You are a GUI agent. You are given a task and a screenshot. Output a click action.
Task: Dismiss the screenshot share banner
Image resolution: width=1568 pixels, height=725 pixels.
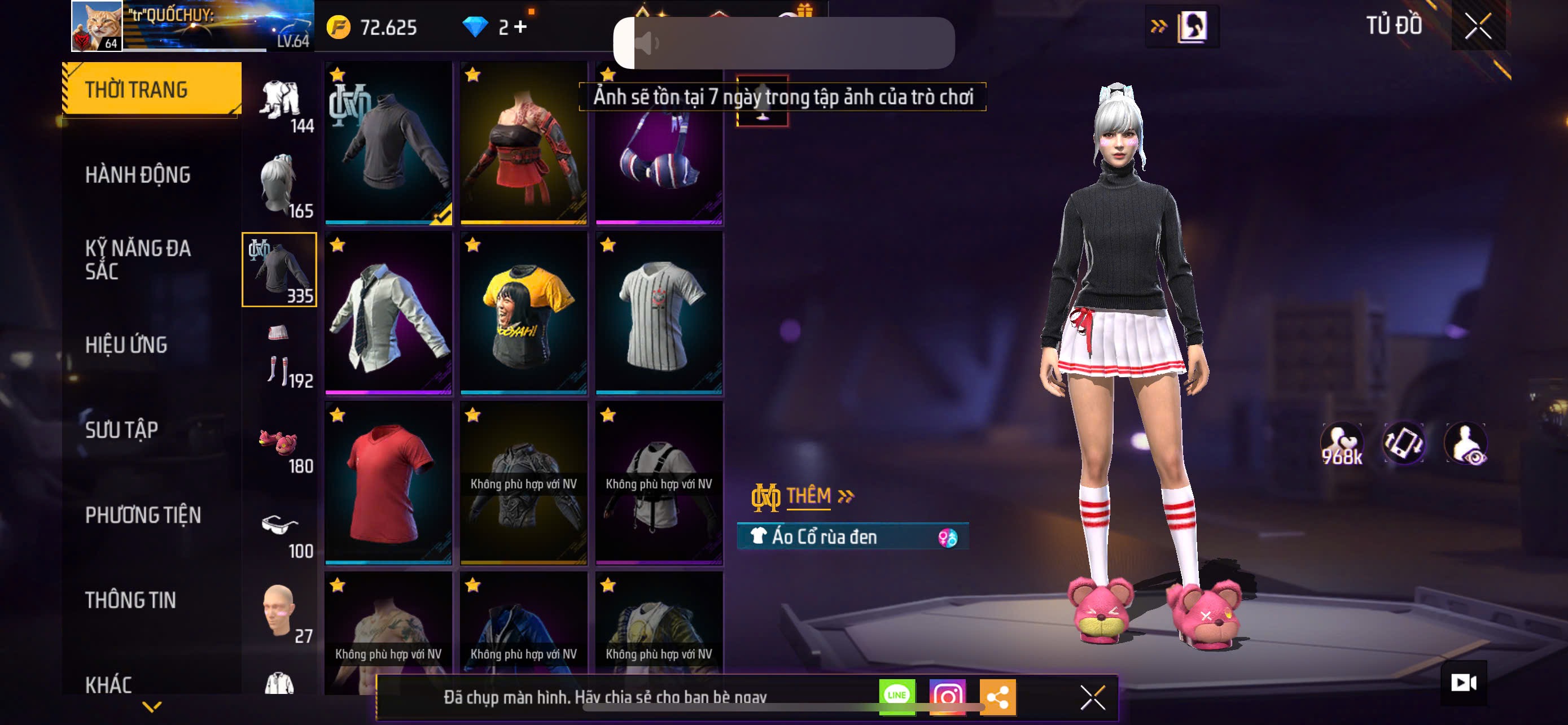click(1092, 697)
